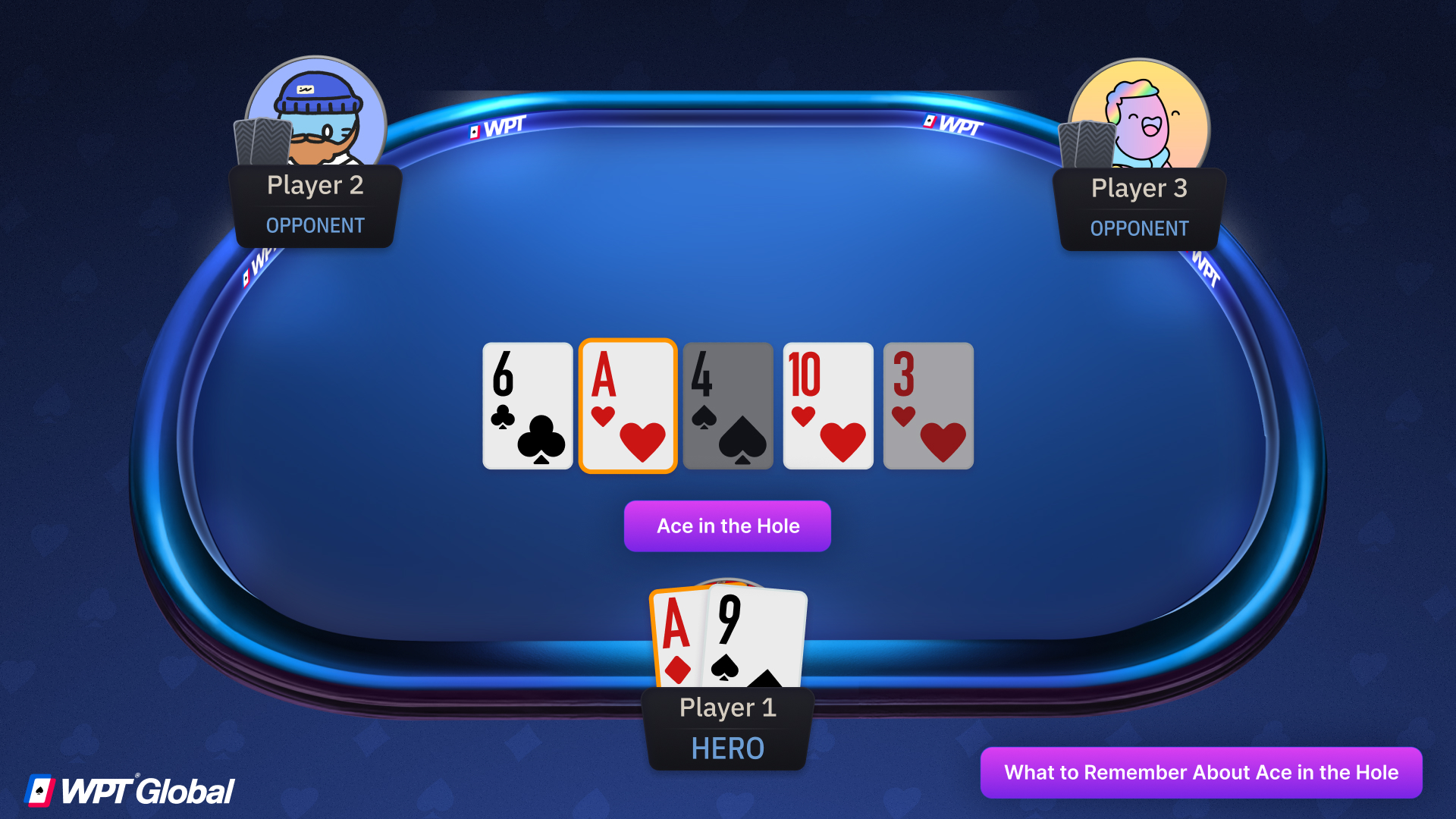Select the highlighted ace of hearts

pos(627,406)
